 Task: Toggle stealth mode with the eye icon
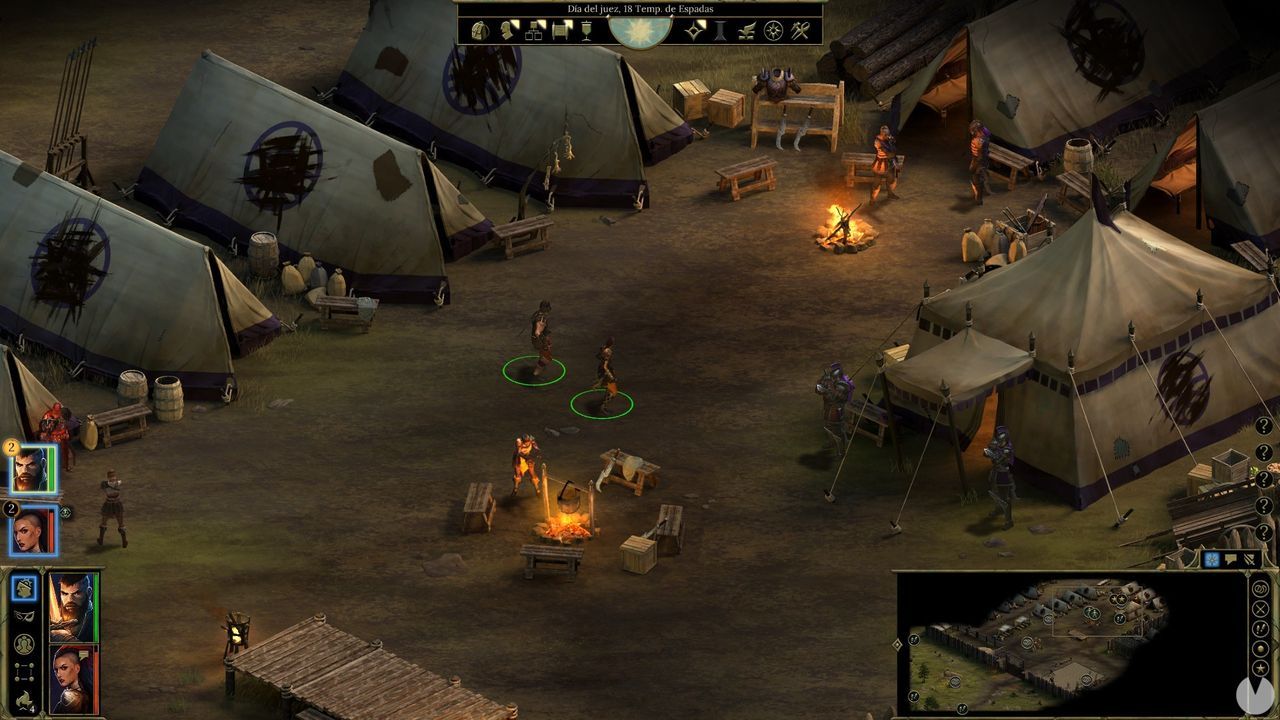click(23, 617)
